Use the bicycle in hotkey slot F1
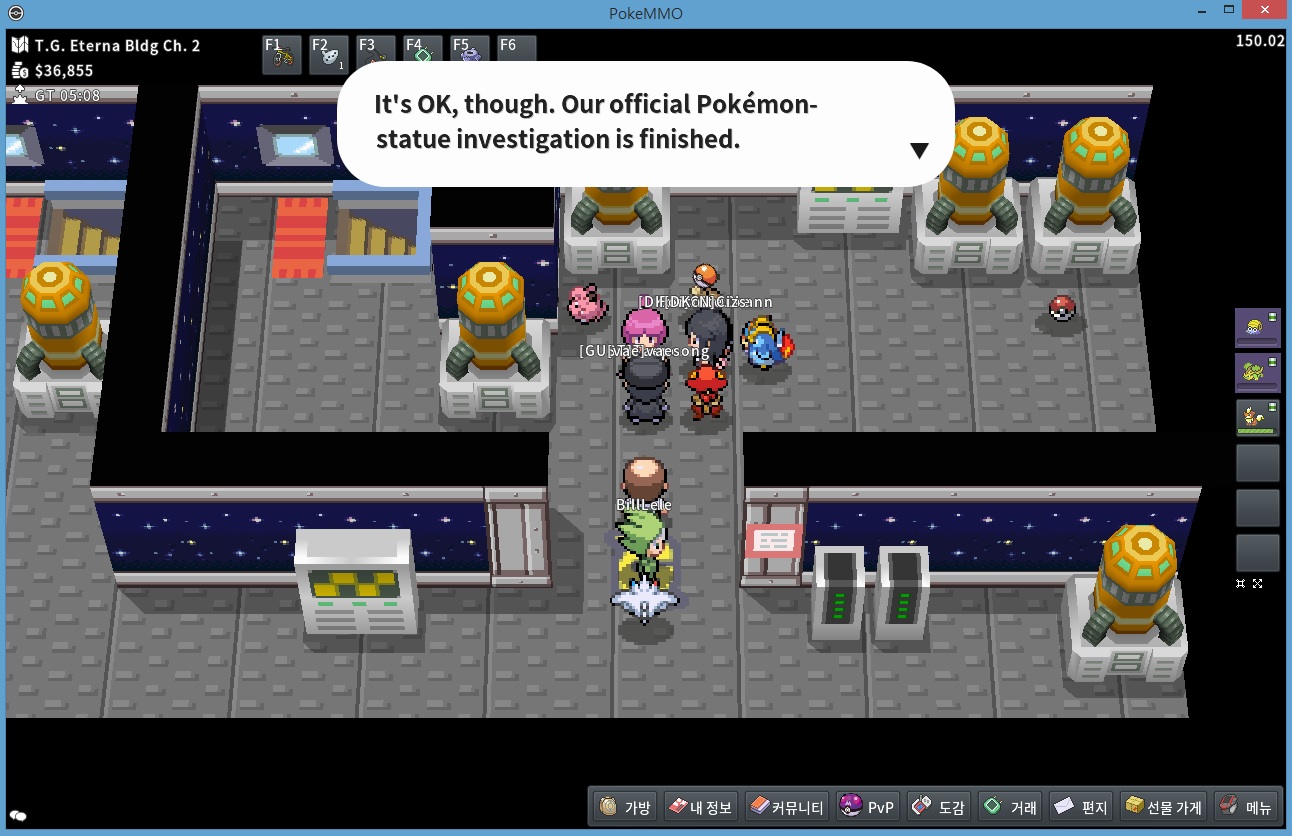The width and height of the screenshot is (1292, 836). click(x=282, y=55)
